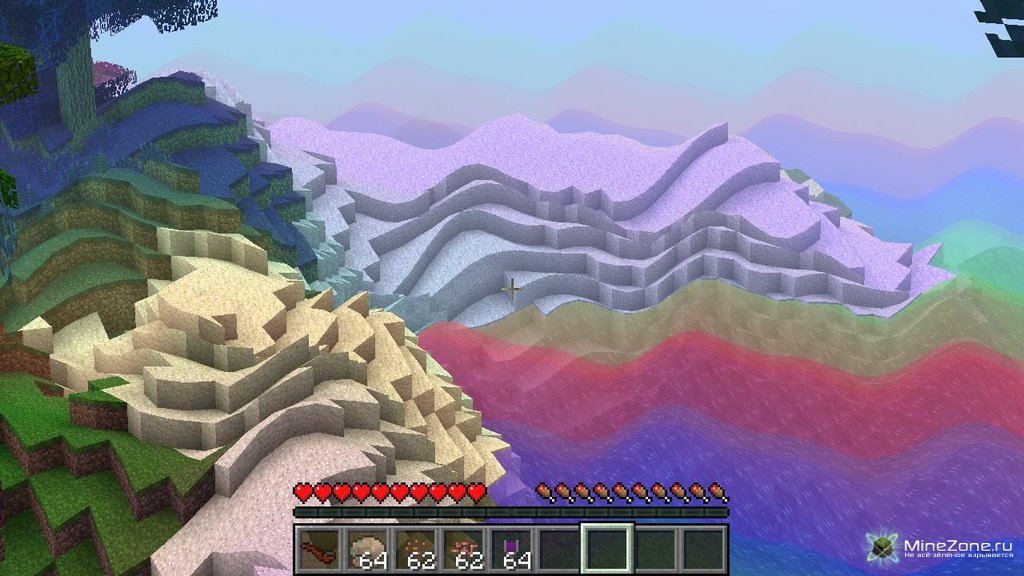Select the purple item hotbar slot
1024x576 pixels.
[x=511, y=550]
